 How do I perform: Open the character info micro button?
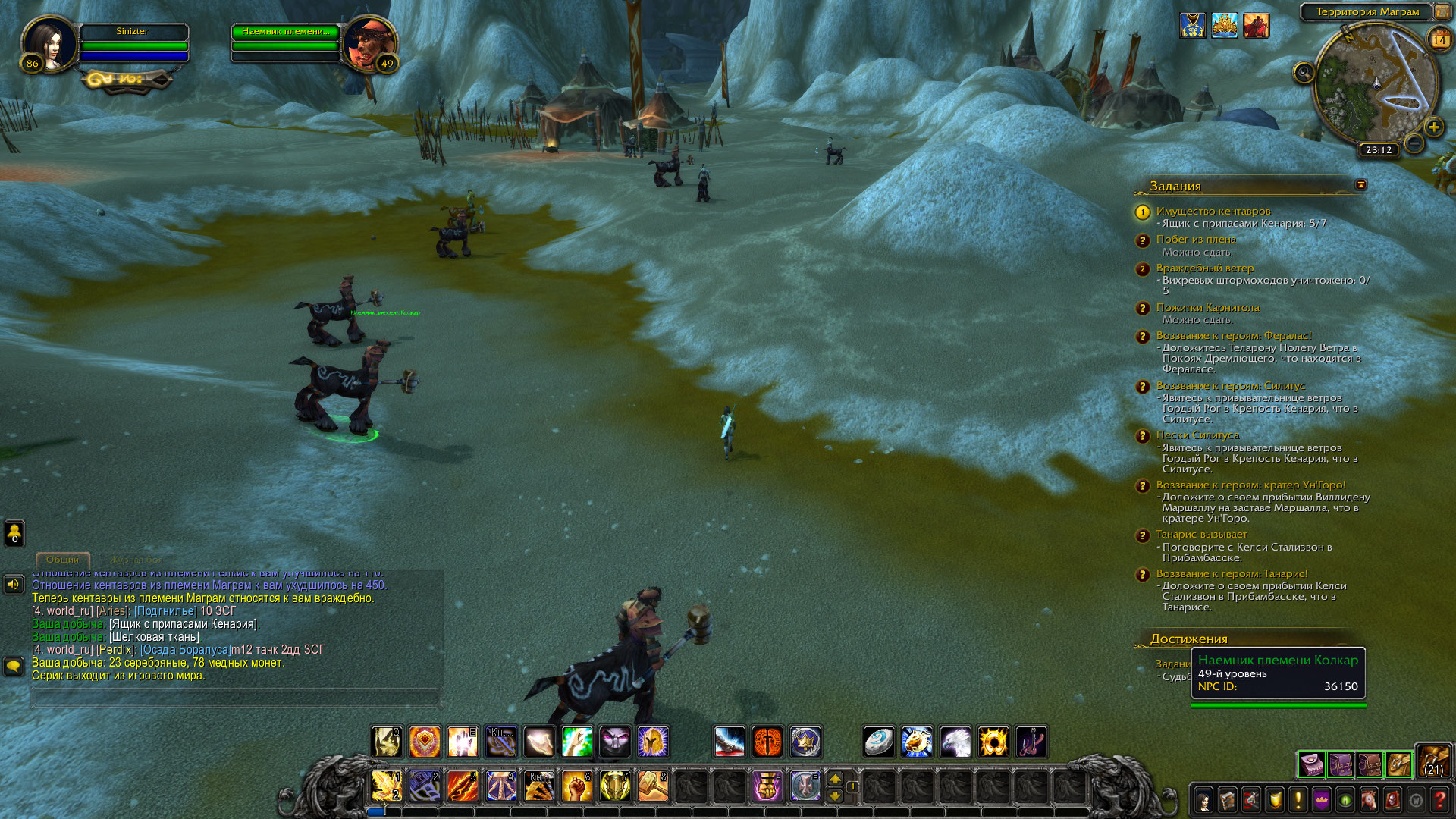[x=1203, y=800]
